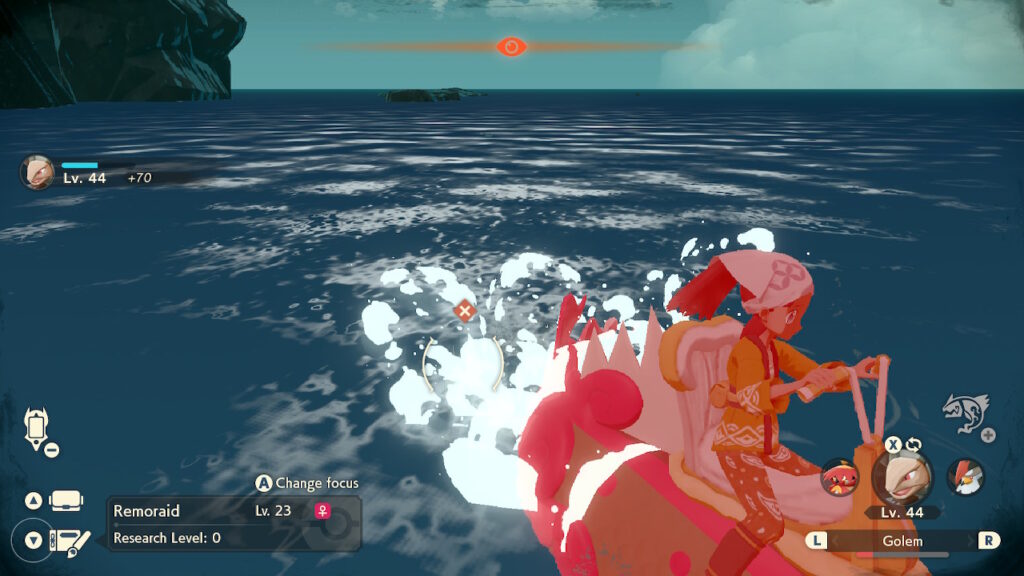The height and width of the screenshot is (576, 1024).
Task: Select Golem's portrait in the party wheel
Action: point(902,476)
